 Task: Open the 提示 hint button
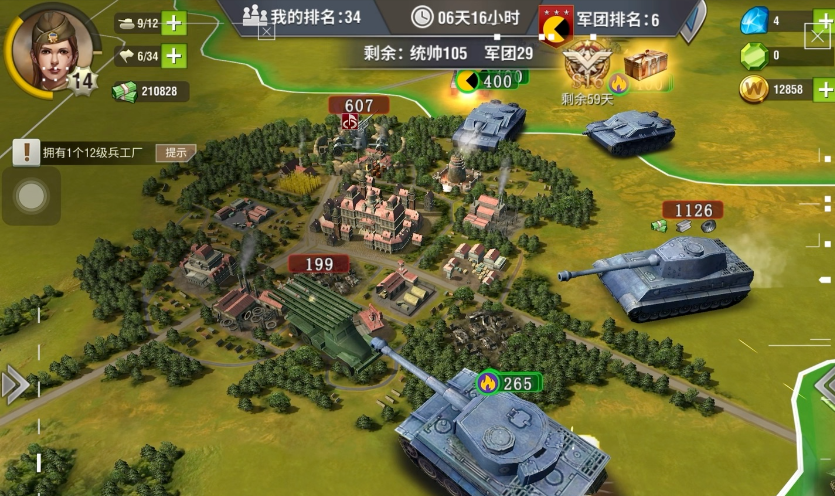click(175, 152)
